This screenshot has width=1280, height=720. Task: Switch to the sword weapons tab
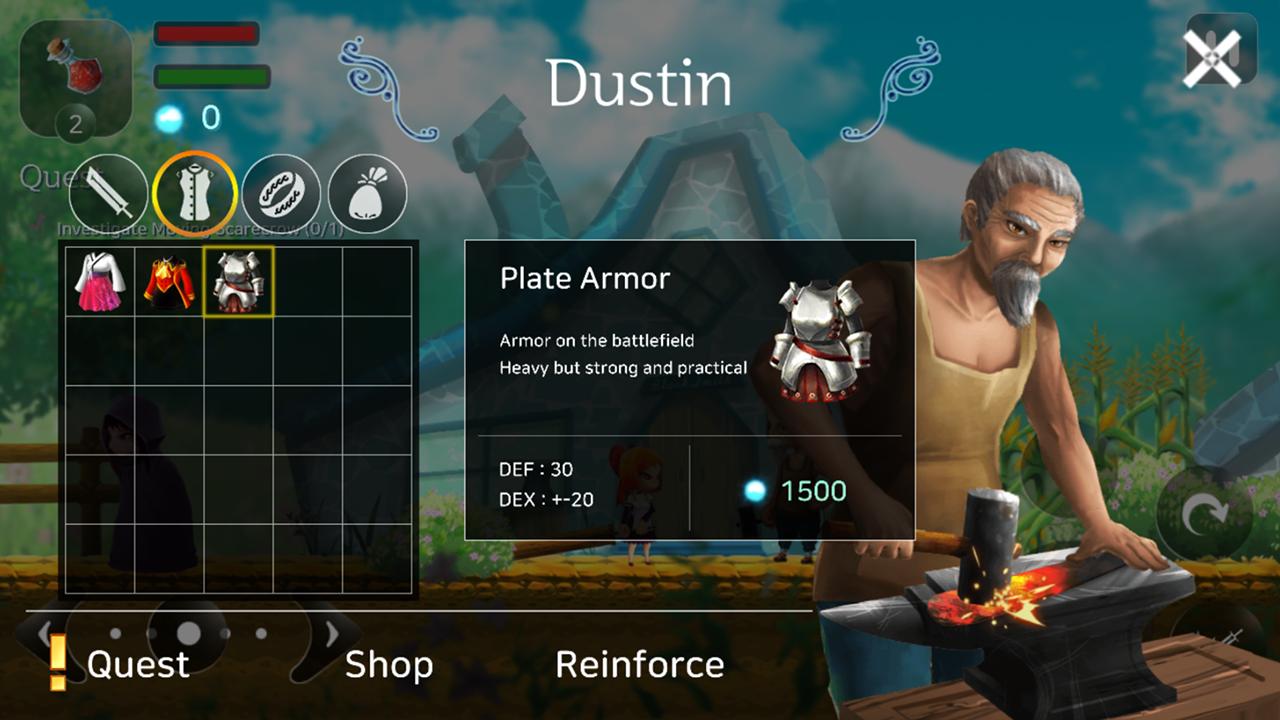point(108,193)
